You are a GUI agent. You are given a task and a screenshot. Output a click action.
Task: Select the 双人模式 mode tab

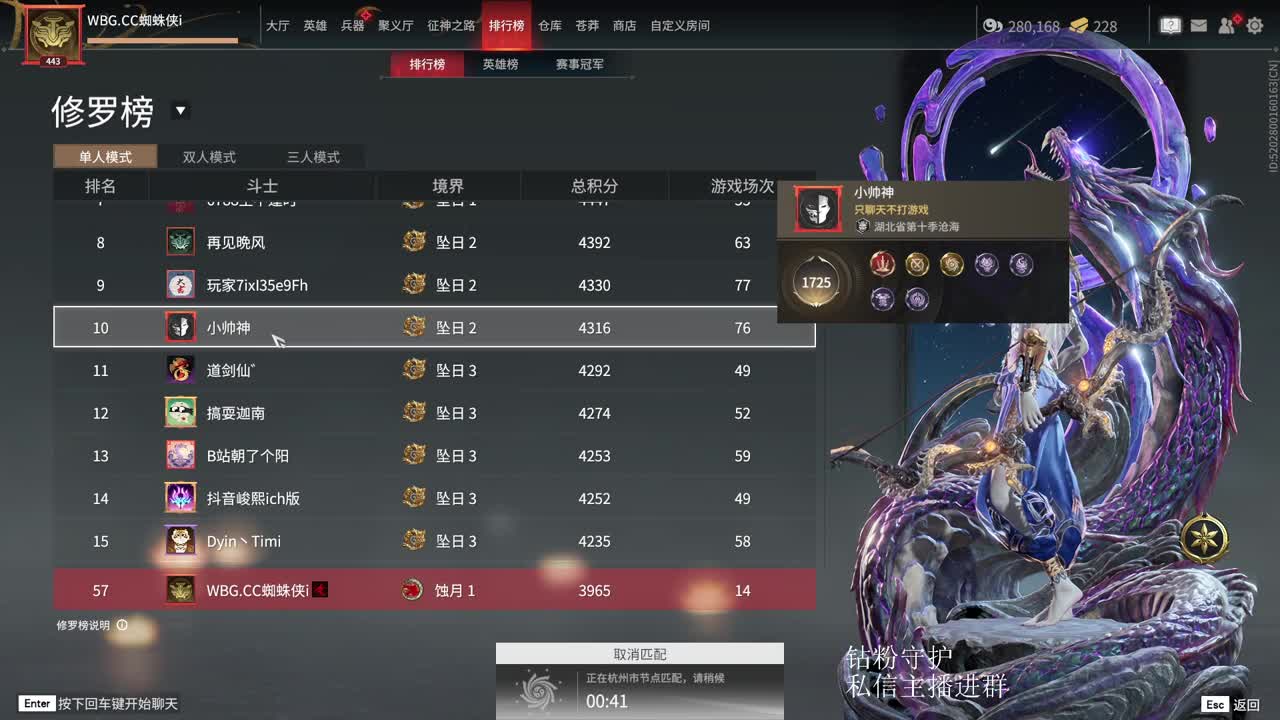point(208,157)
